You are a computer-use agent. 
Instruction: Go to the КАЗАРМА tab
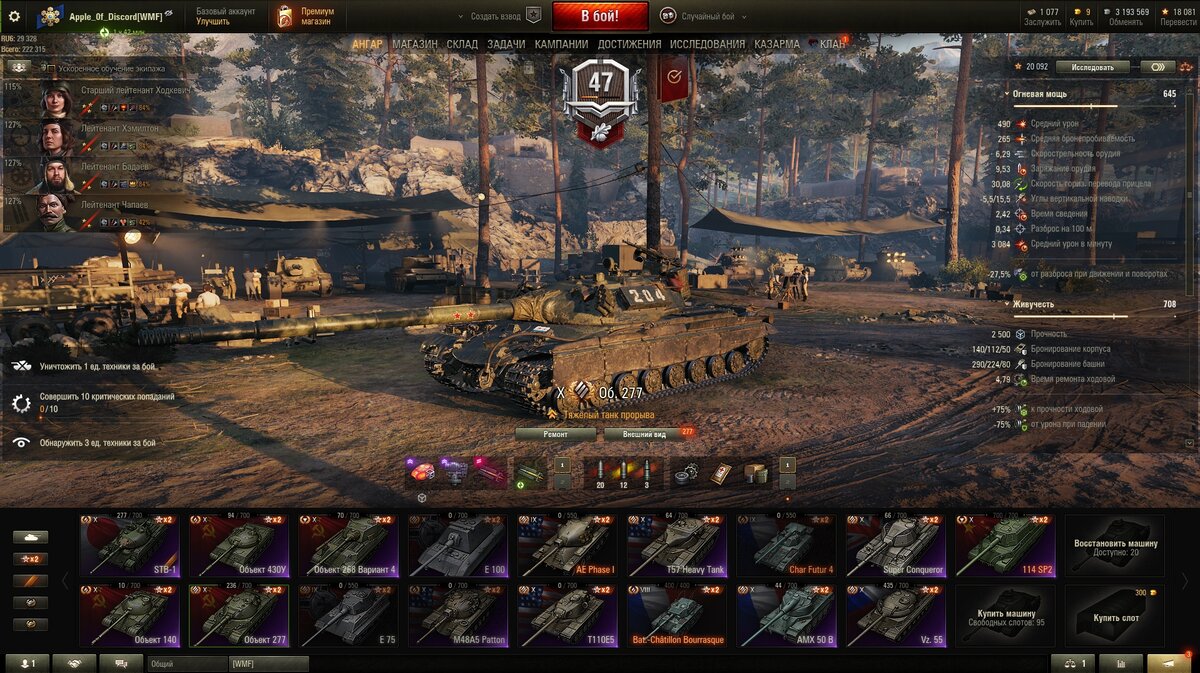pyautogui.click(x=777, y=45)
